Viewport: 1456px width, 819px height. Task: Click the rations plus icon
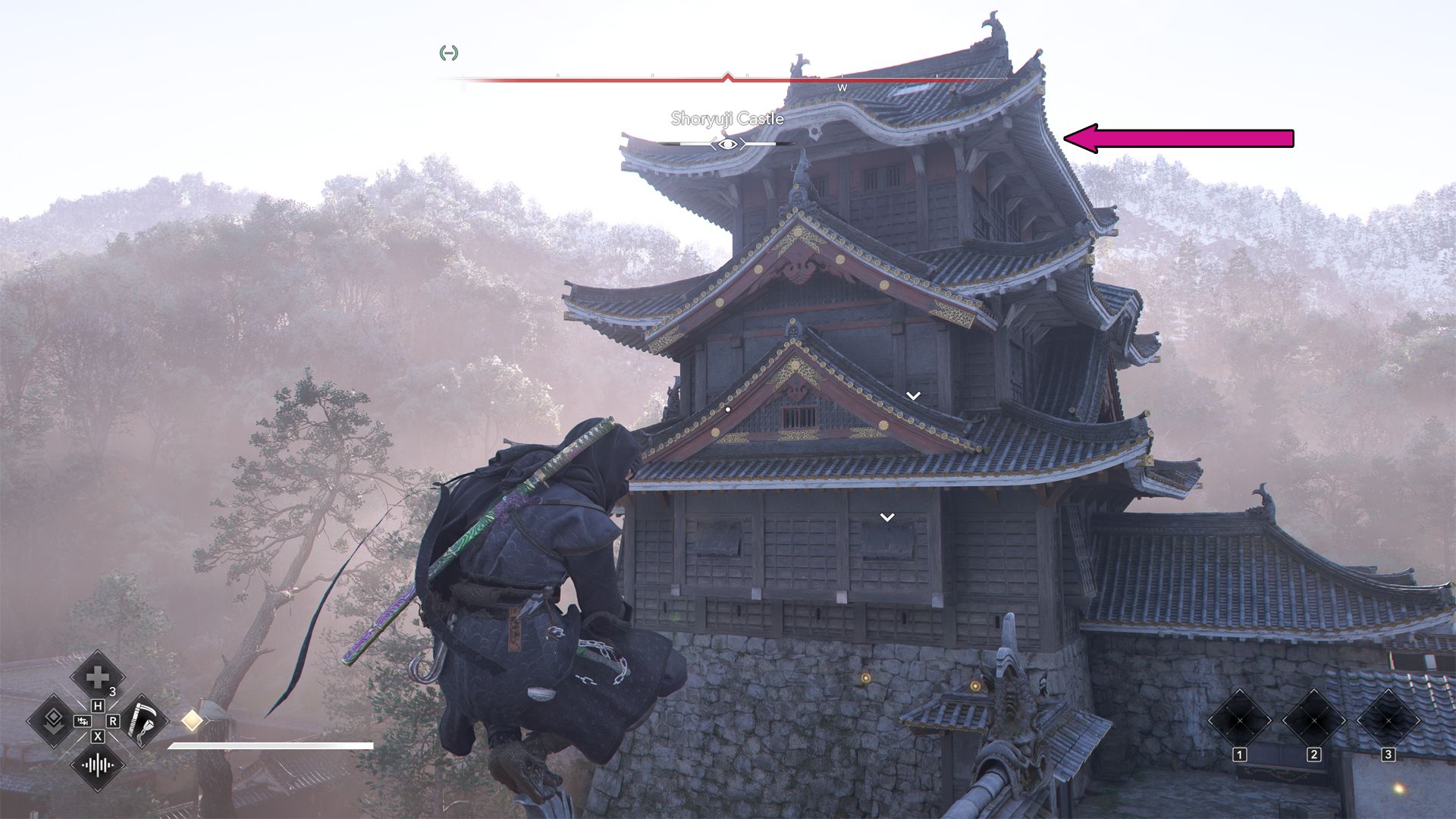98,677
